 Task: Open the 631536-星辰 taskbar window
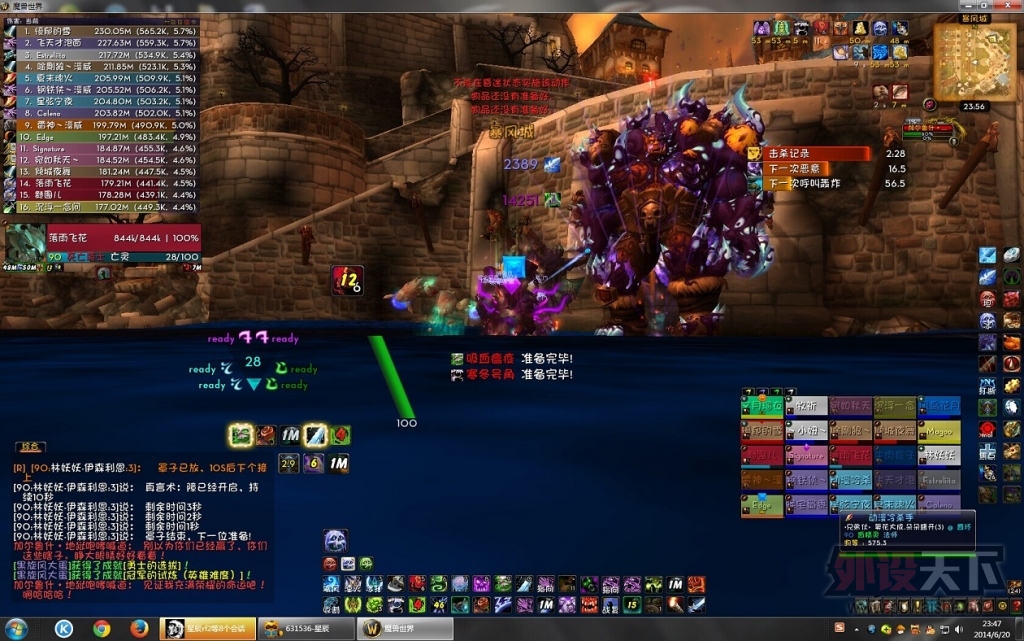[301, 628]
